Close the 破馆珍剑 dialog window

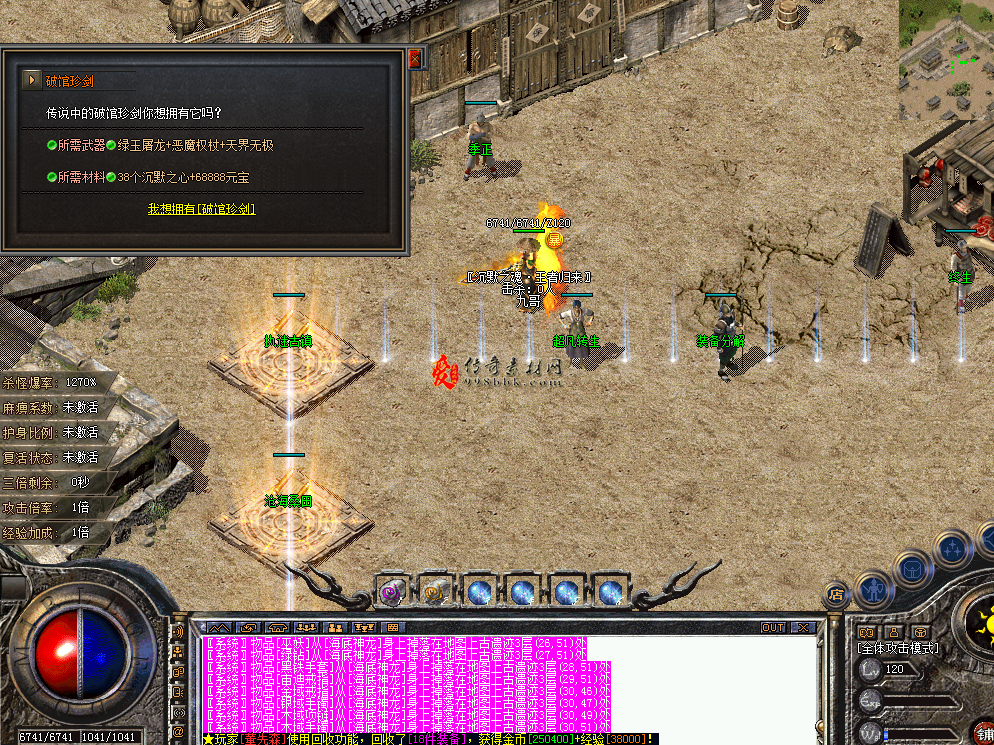[x=415, y=58]
